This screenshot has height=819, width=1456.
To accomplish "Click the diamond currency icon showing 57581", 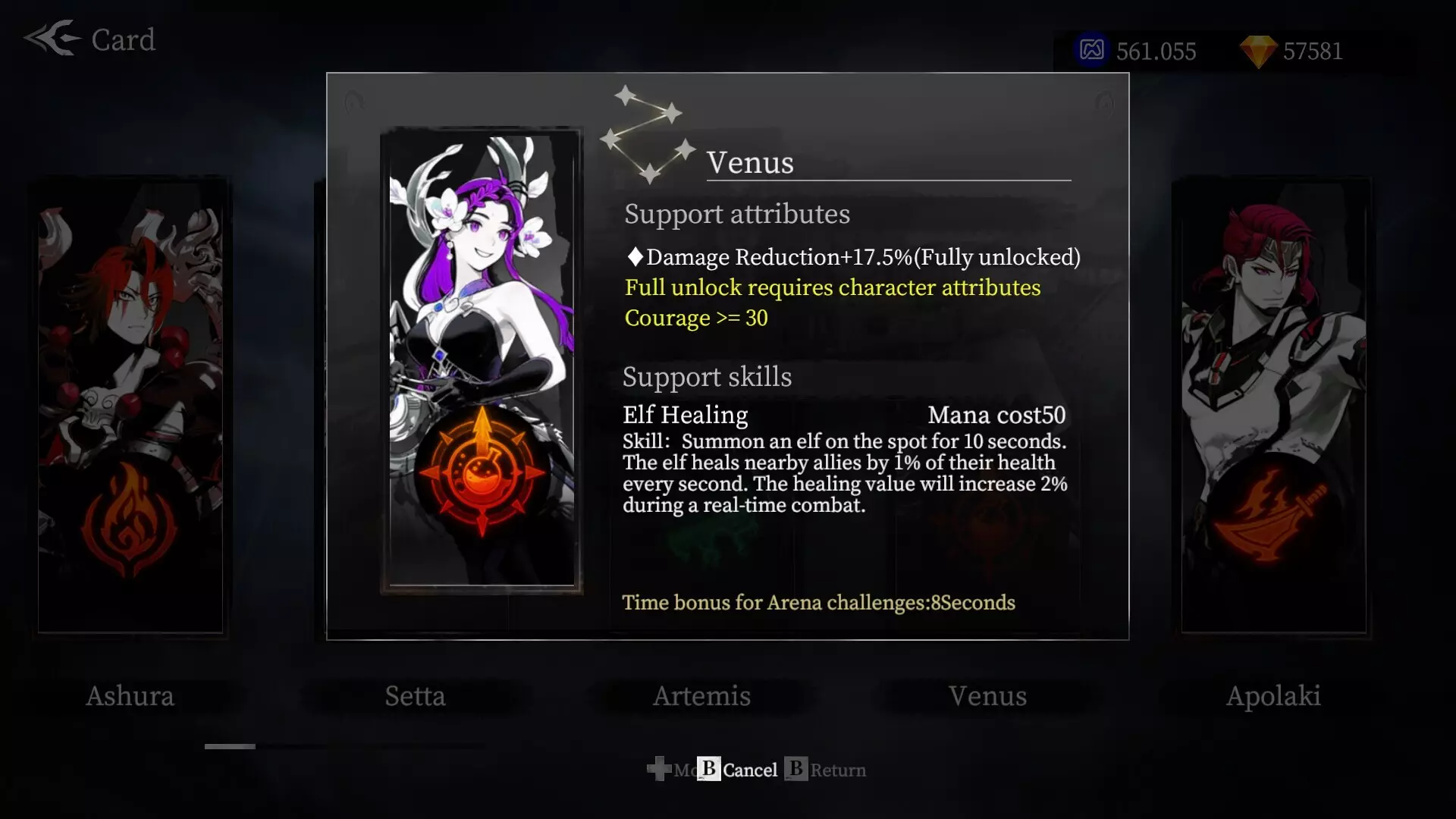I will click(1258, 52).
